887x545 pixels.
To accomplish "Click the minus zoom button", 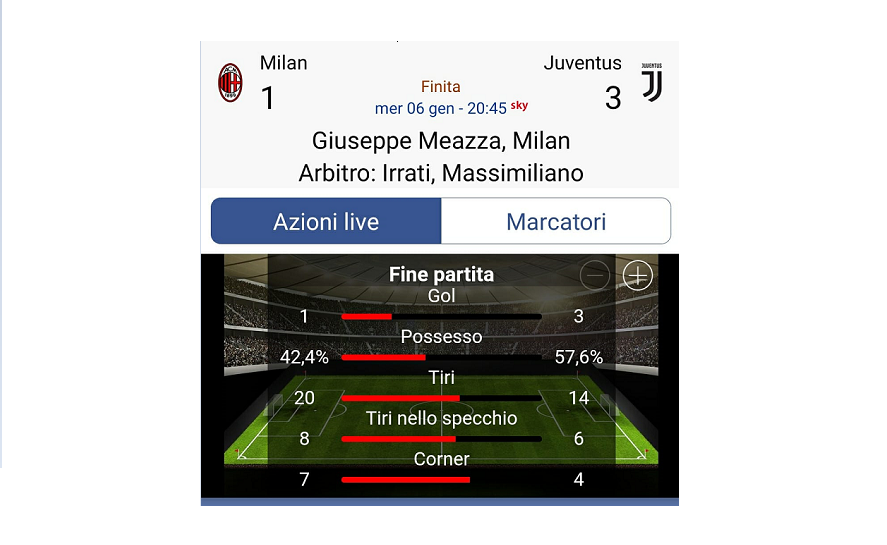I will (x=595, y=275).
